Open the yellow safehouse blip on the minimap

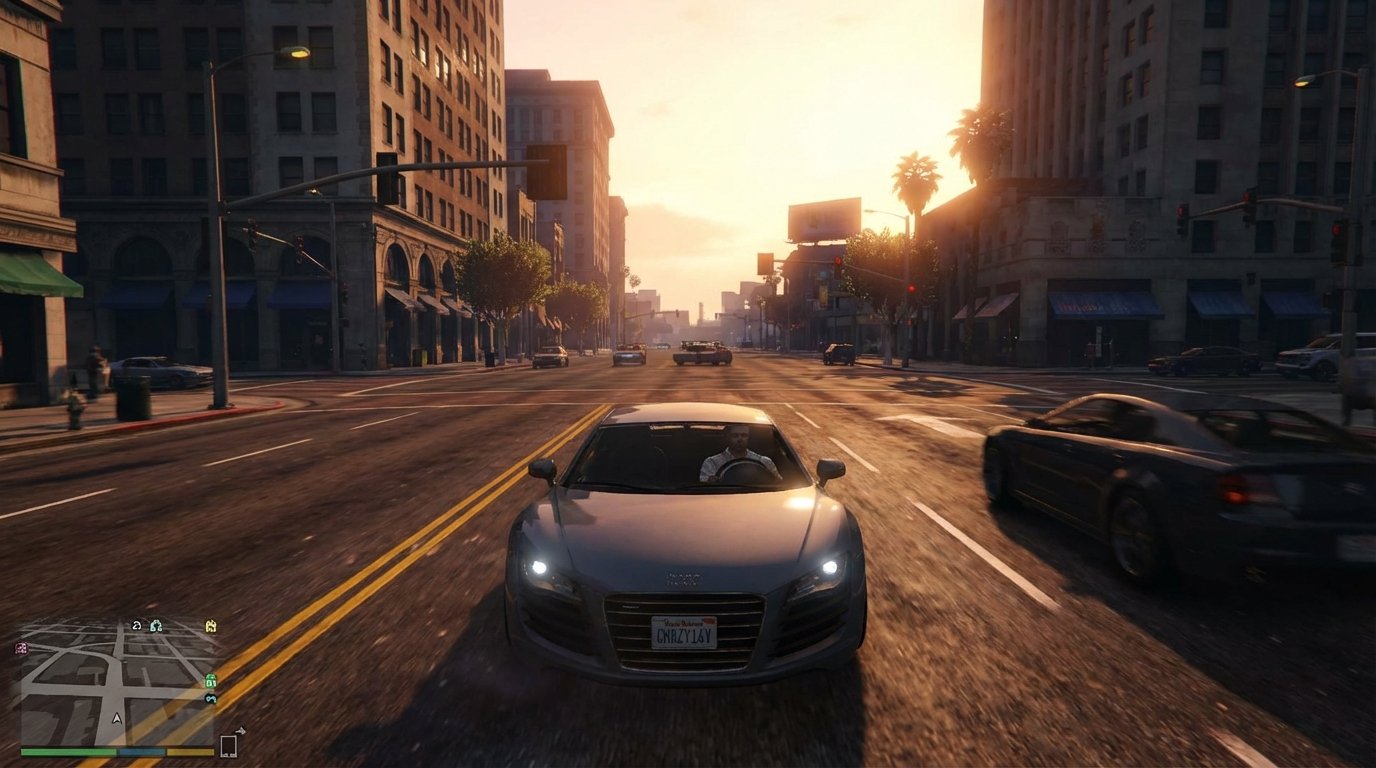point(210,626)
